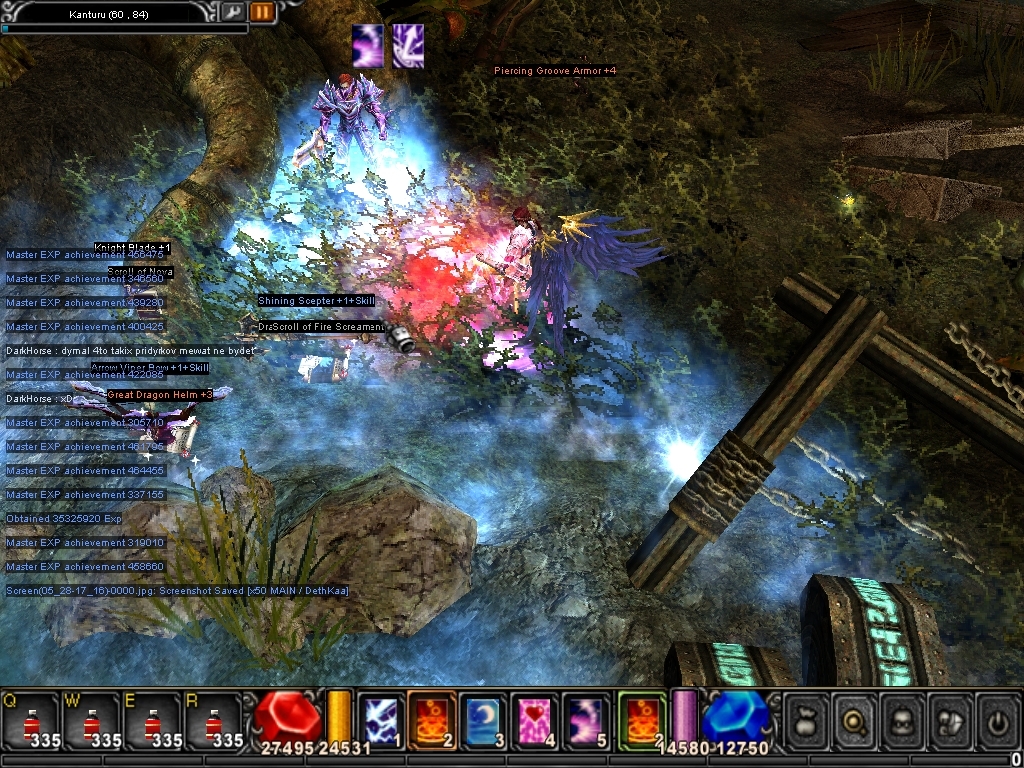Use the red potion in slot Q
This screenshot has width=1024, height=768.
(x=30, y=722)
